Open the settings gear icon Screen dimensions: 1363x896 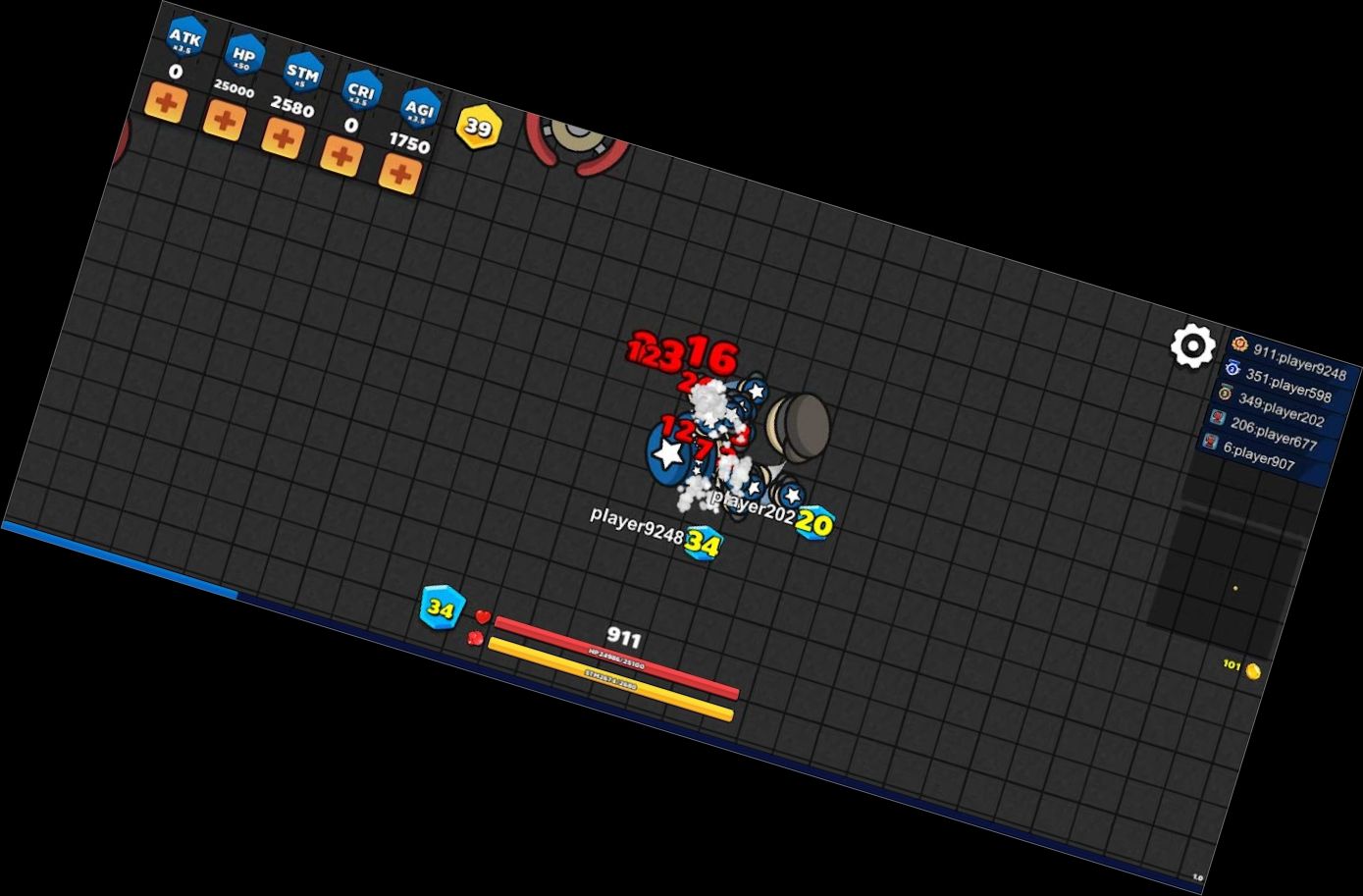pyautogui.click(x=1190, y=345)
